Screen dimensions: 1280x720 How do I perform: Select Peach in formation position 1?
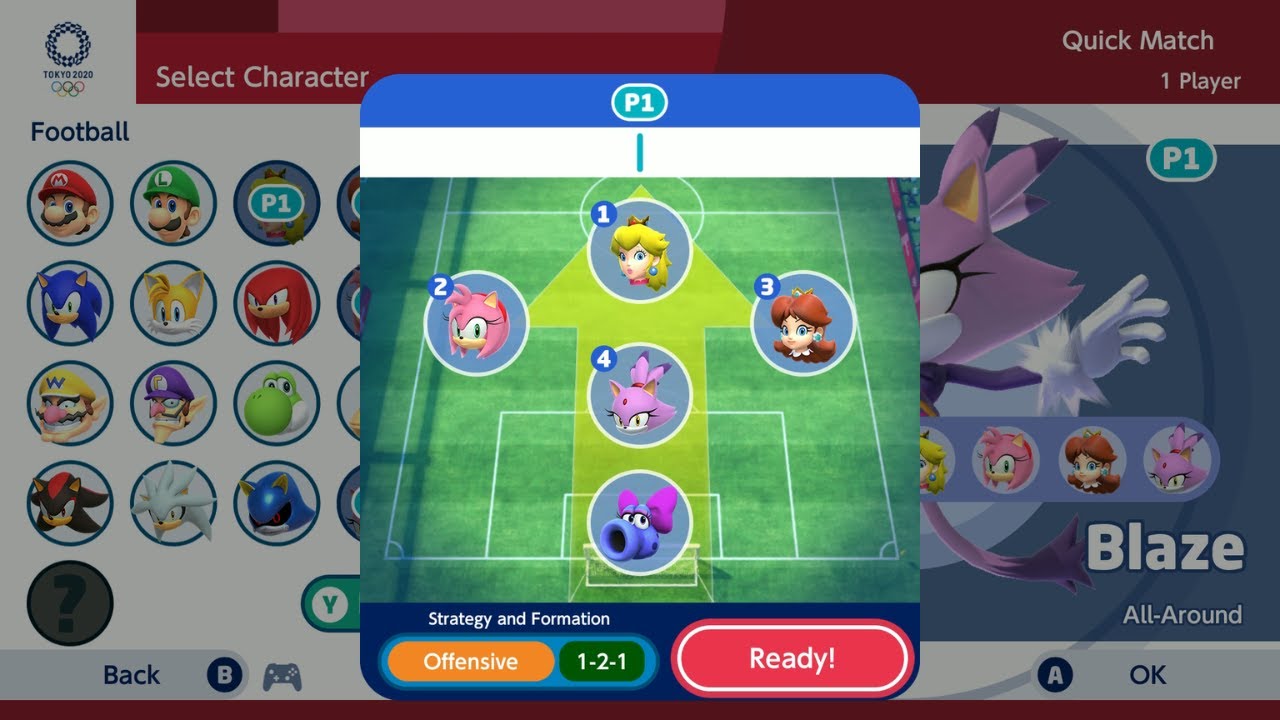pos(640,250)
